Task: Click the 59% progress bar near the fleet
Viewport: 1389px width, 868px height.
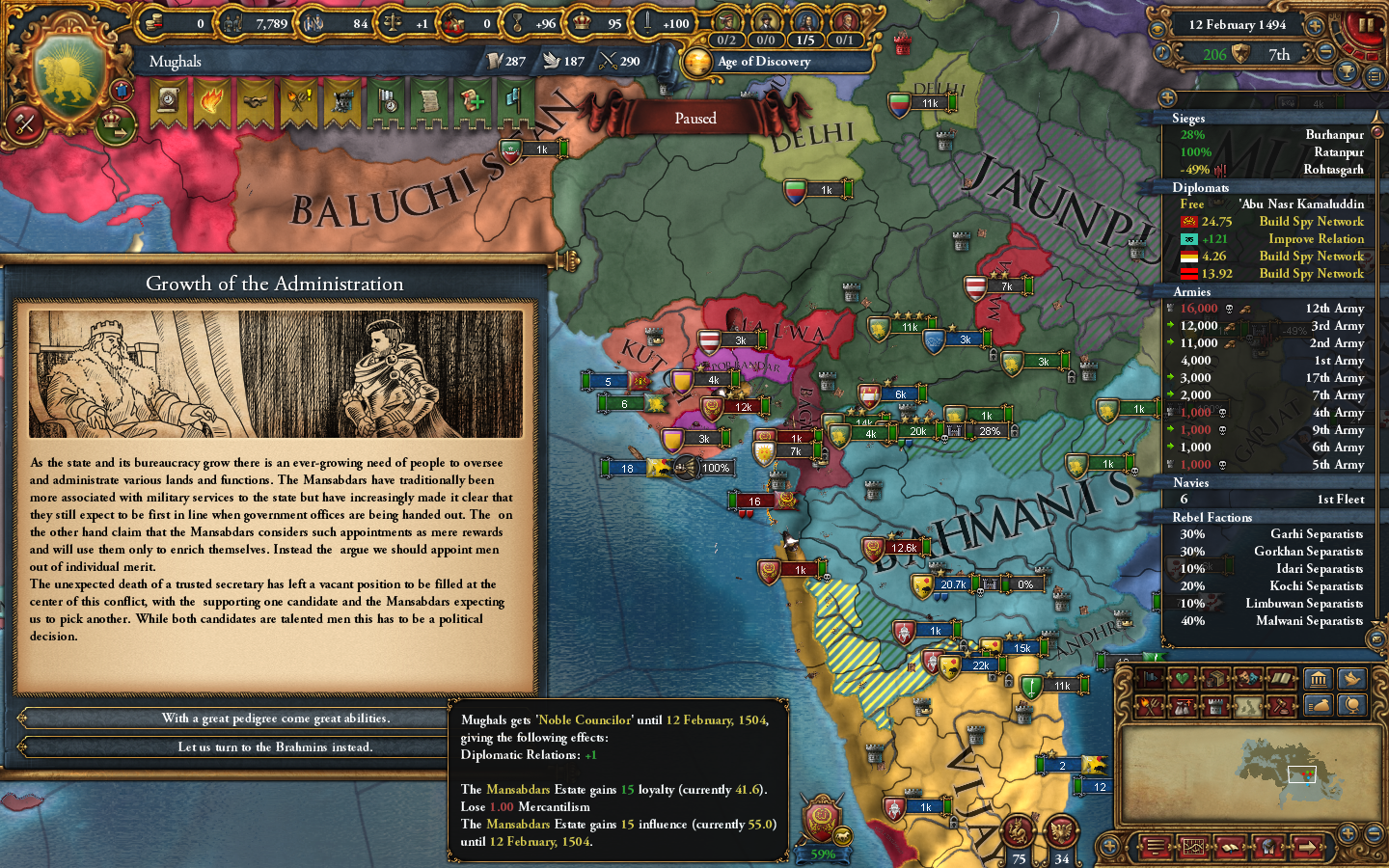Action: (x=823, y=853)
